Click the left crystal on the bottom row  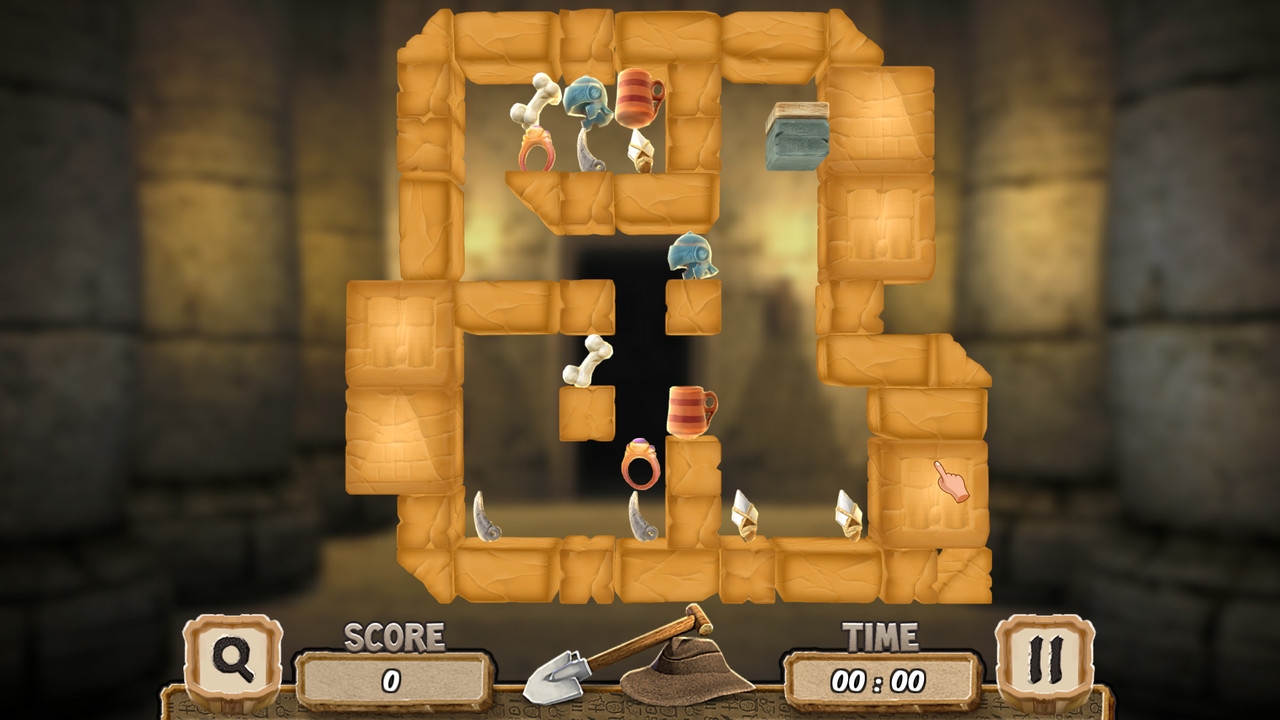(x=746, y=516)
